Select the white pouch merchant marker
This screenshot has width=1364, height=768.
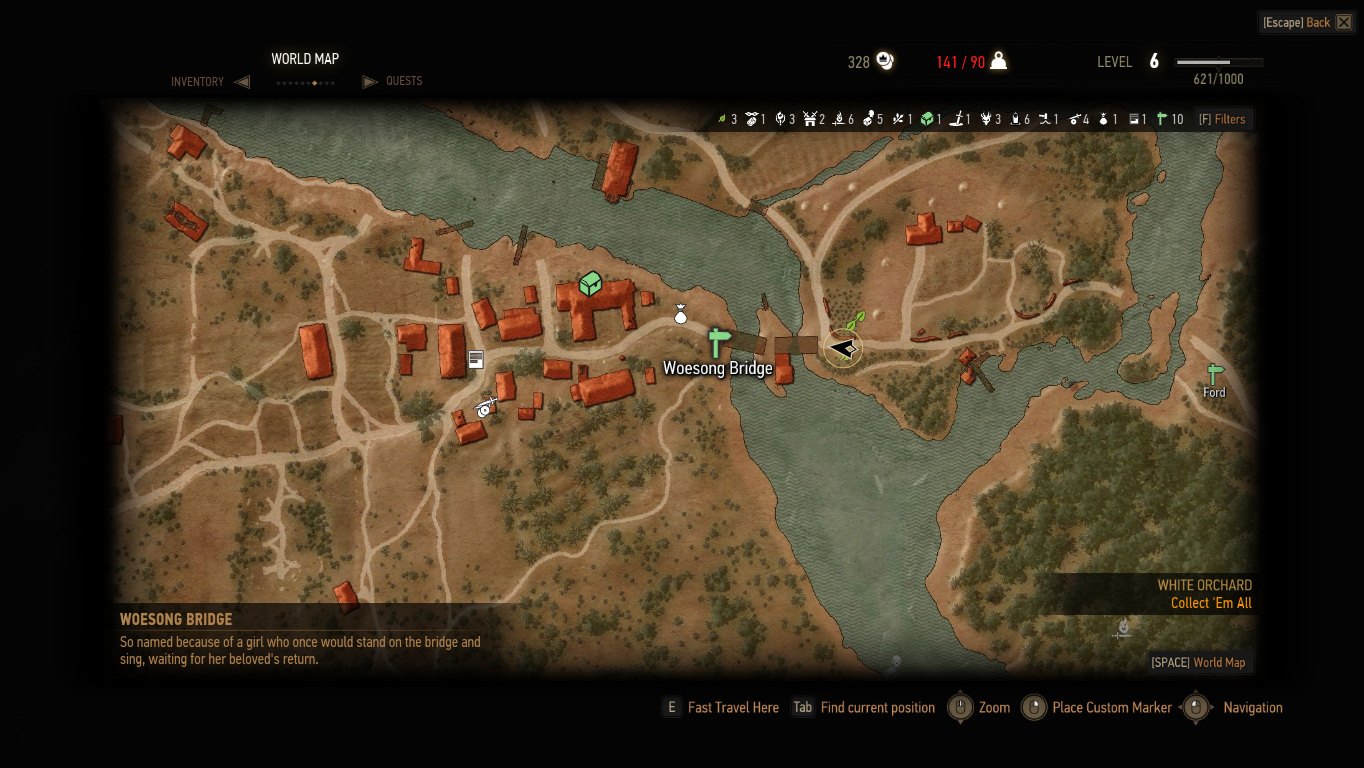[681, 315]
